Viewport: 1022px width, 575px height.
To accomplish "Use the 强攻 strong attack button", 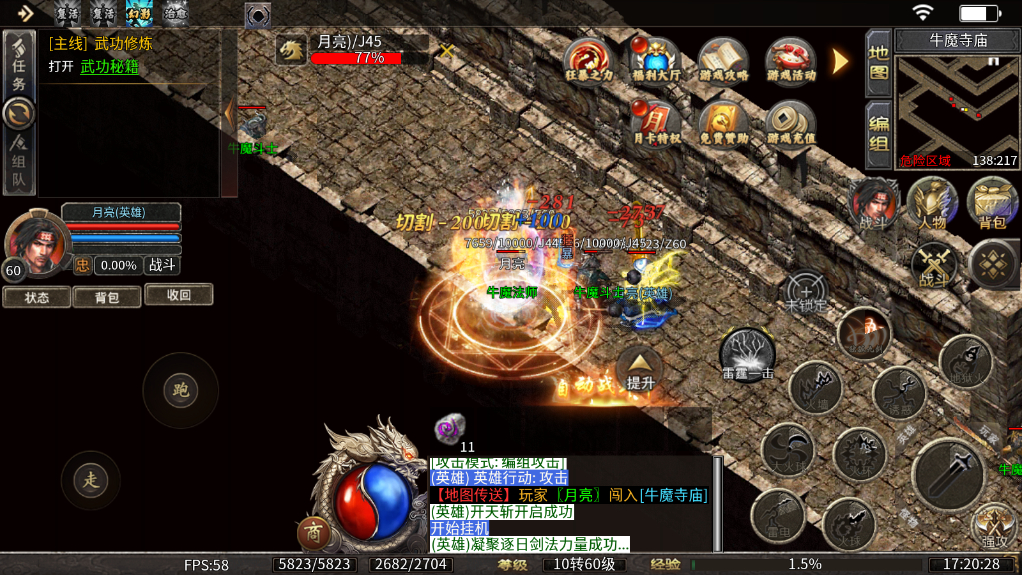I will (x=993, y=525).
